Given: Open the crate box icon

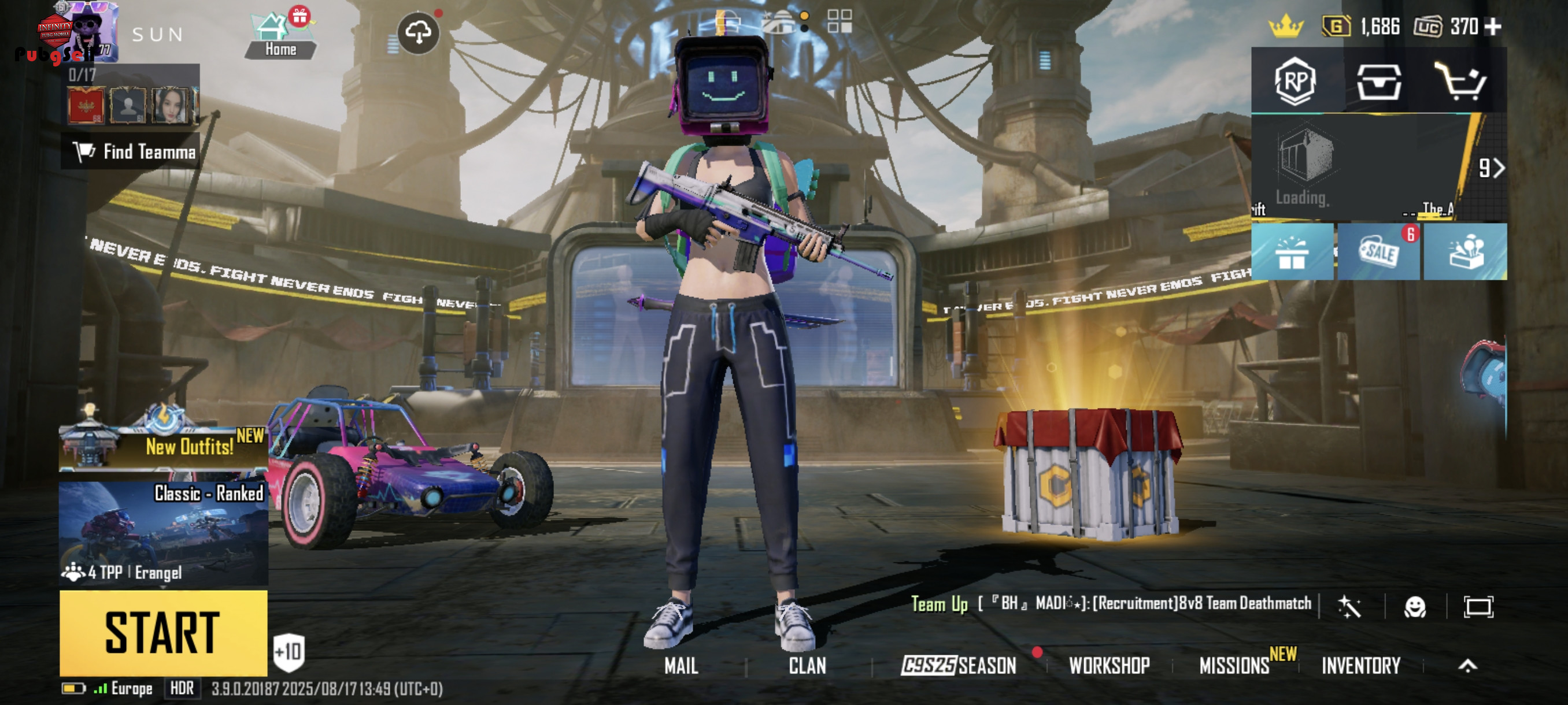Looking at the screenshot, I should tap(1378, 81).
